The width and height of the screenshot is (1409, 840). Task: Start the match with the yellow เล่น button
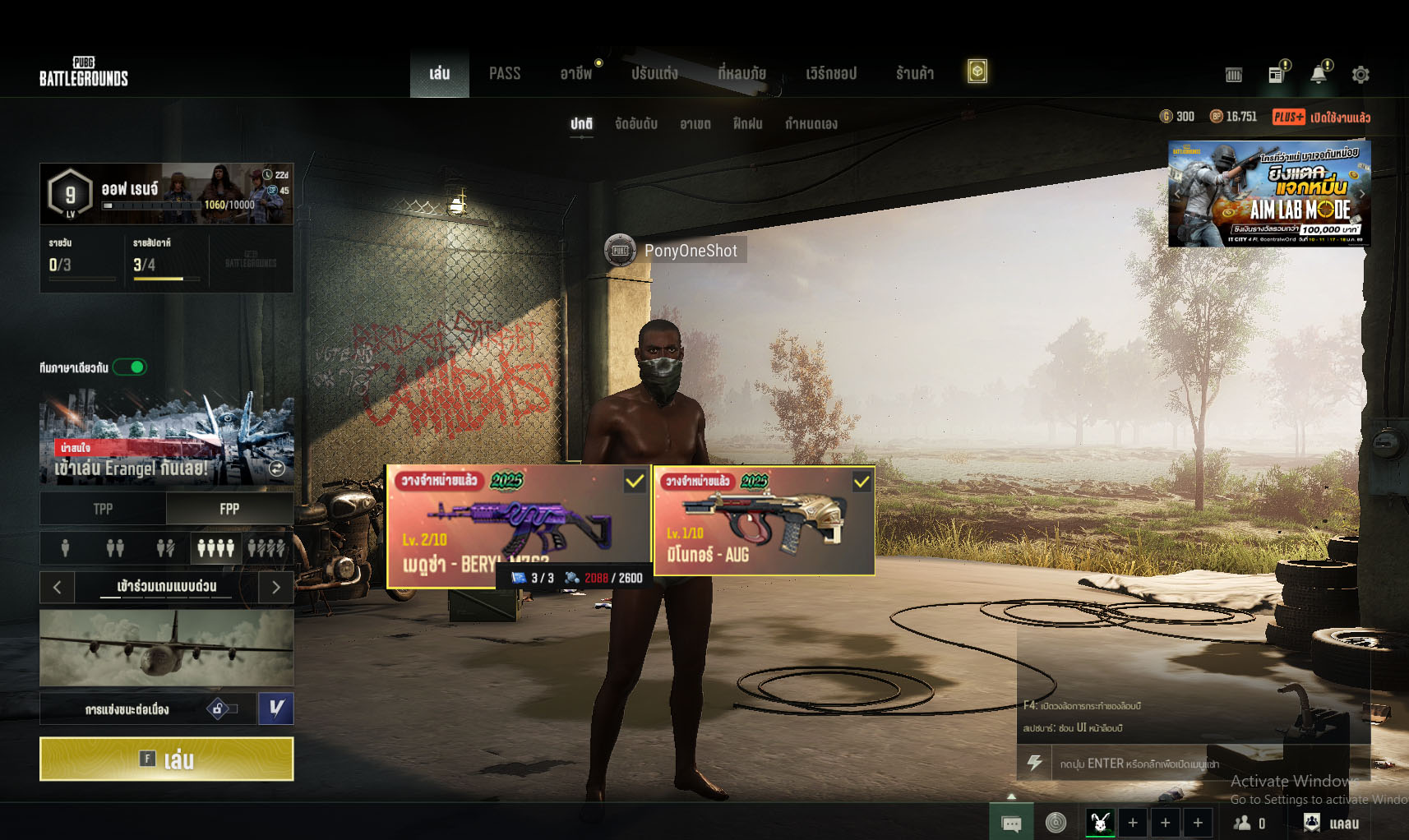(166, 759)
